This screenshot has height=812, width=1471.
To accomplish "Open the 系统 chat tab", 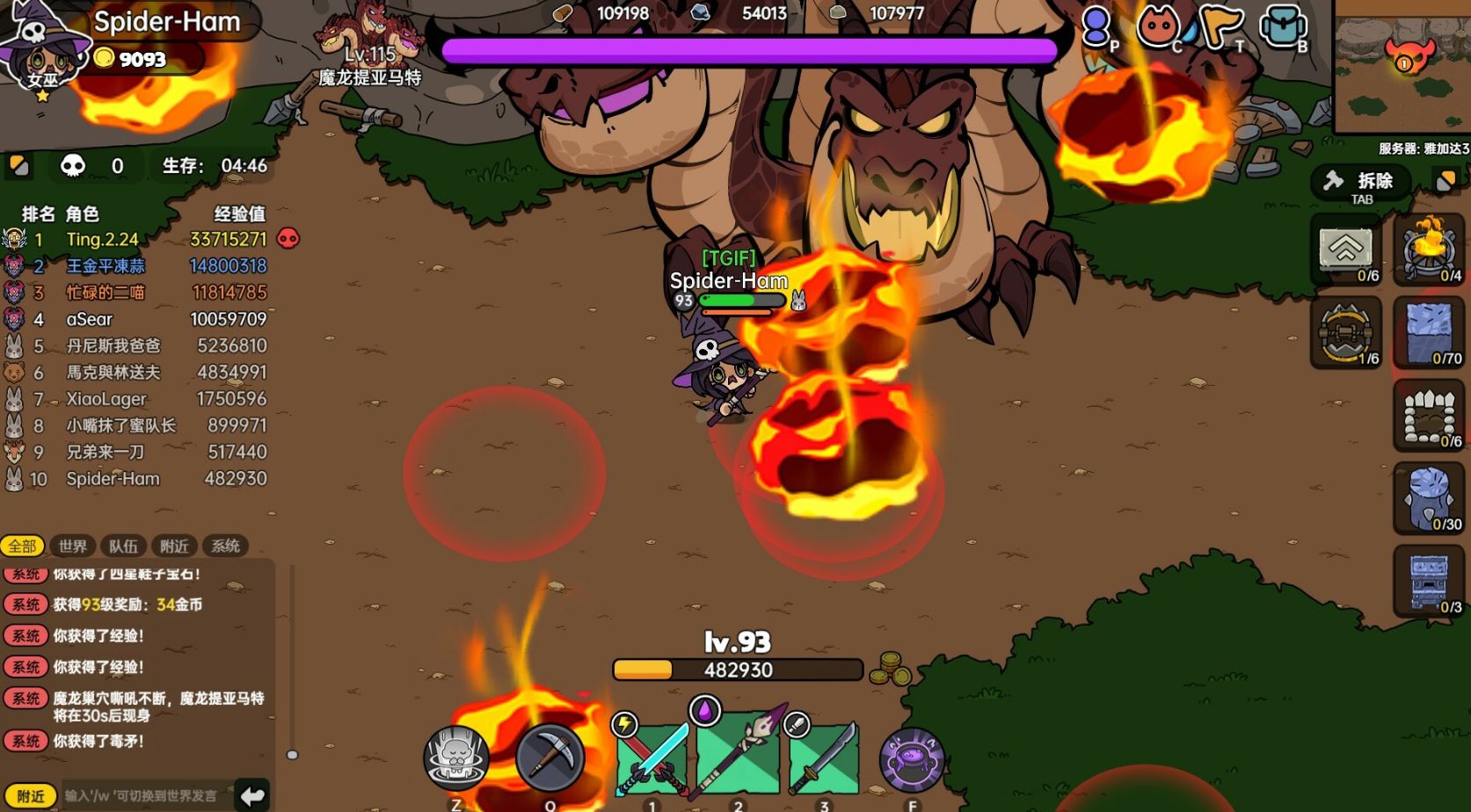I will (x=225, y=546).
